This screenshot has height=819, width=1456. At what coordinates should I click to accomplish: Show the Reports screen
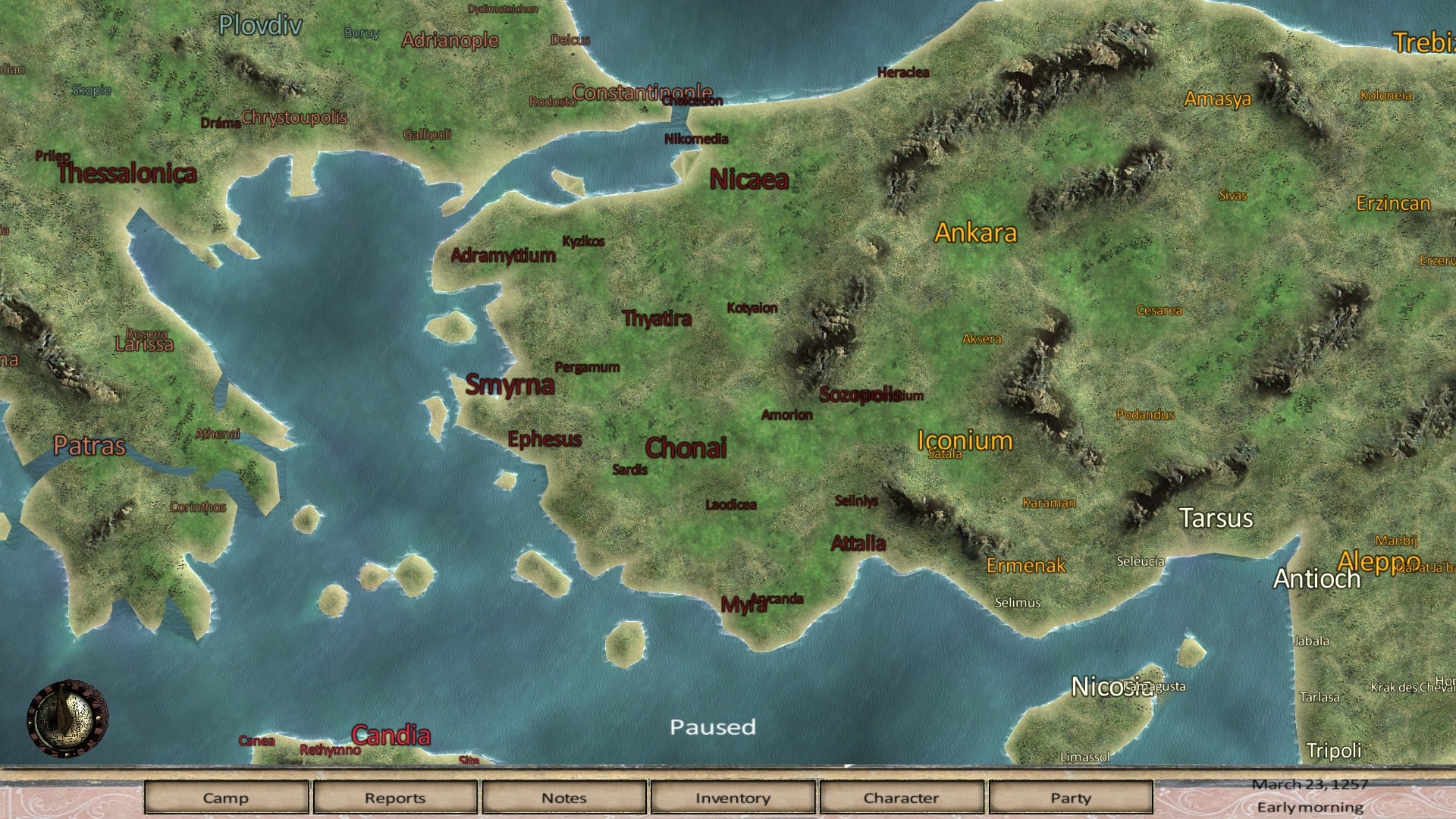395,798
